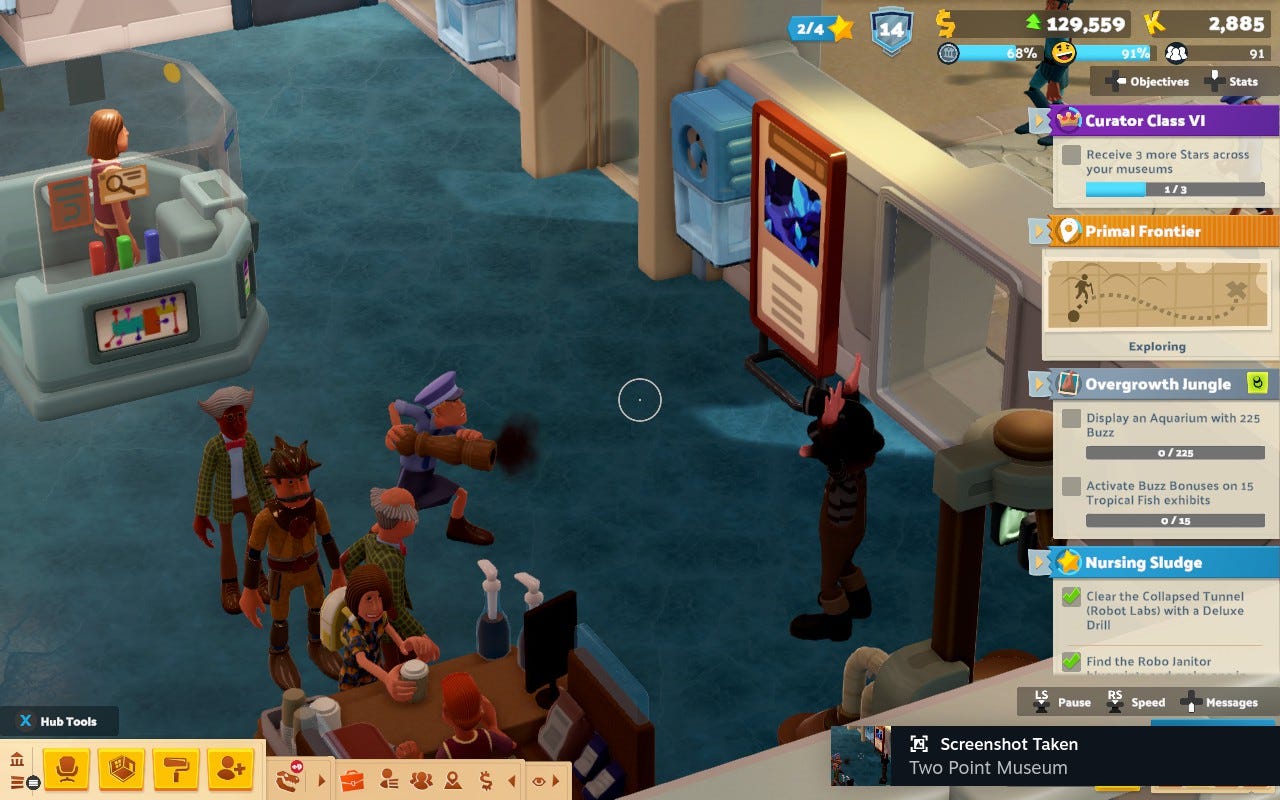Image resolution: width=1280 pixels, height=800 pixels.
Task: Choose the paint roller decoration tool
Action: [x=176, y=768]
